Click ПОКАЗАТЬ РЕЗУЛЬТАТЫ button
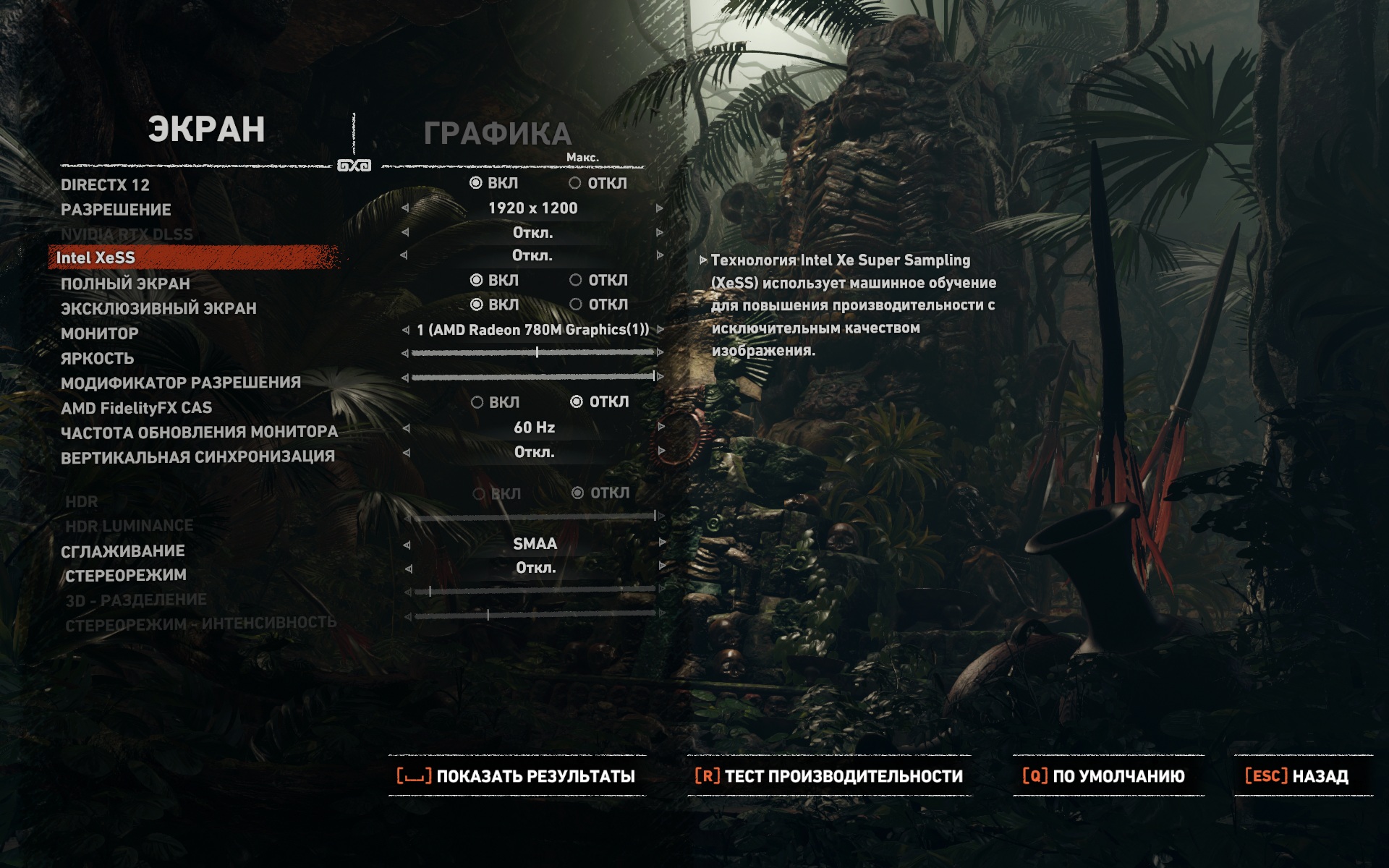This screenshot has width=1389, height=868. pyautogui.click(x=517, y=776)
